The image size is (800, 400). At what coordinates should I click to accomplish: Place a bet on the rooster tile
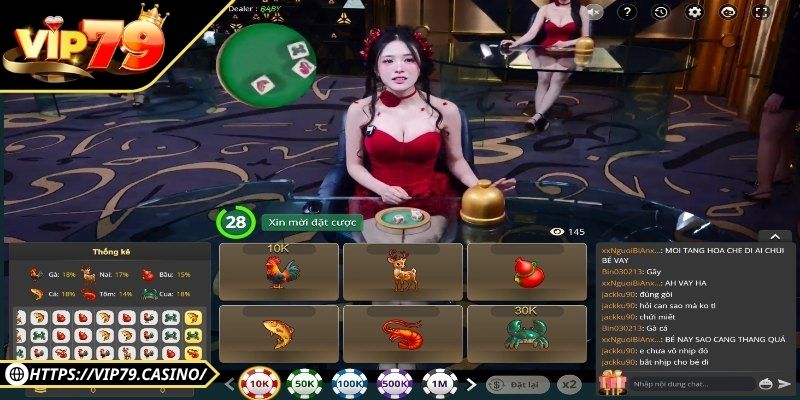[x=278, y=272]
